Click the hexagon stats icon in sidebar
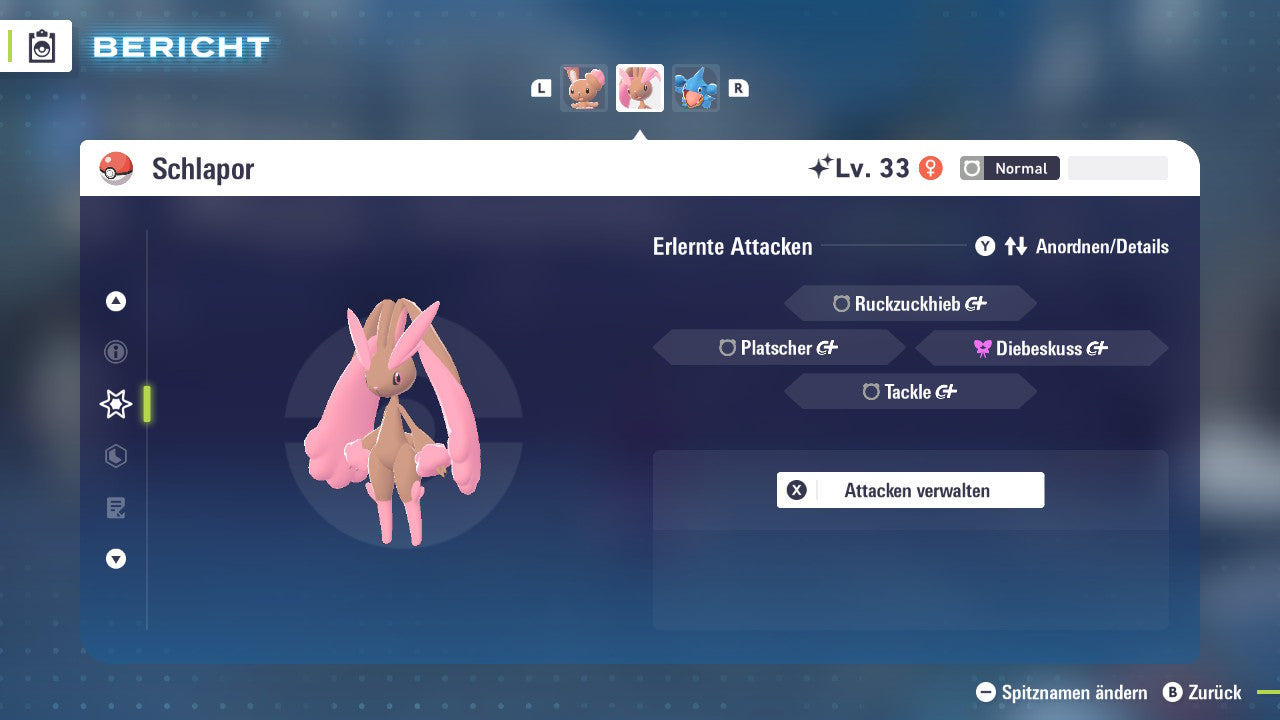Viewport: 1280px width, 720px height. [115, 456]
